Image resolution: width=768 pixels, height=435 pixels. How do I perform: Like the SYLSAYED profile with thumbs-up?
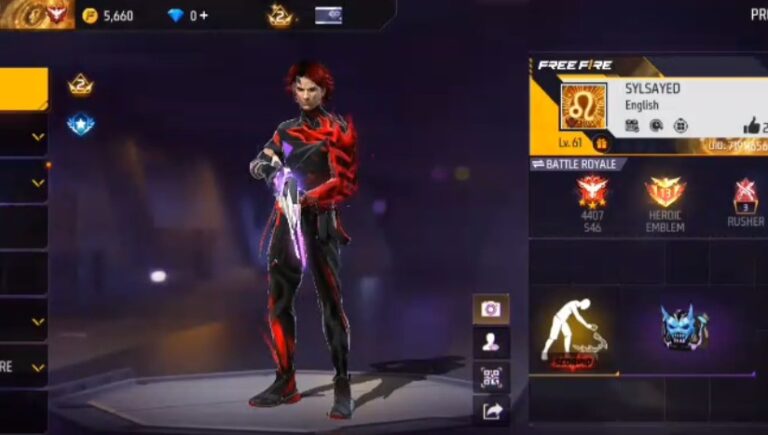pos(752,125)
